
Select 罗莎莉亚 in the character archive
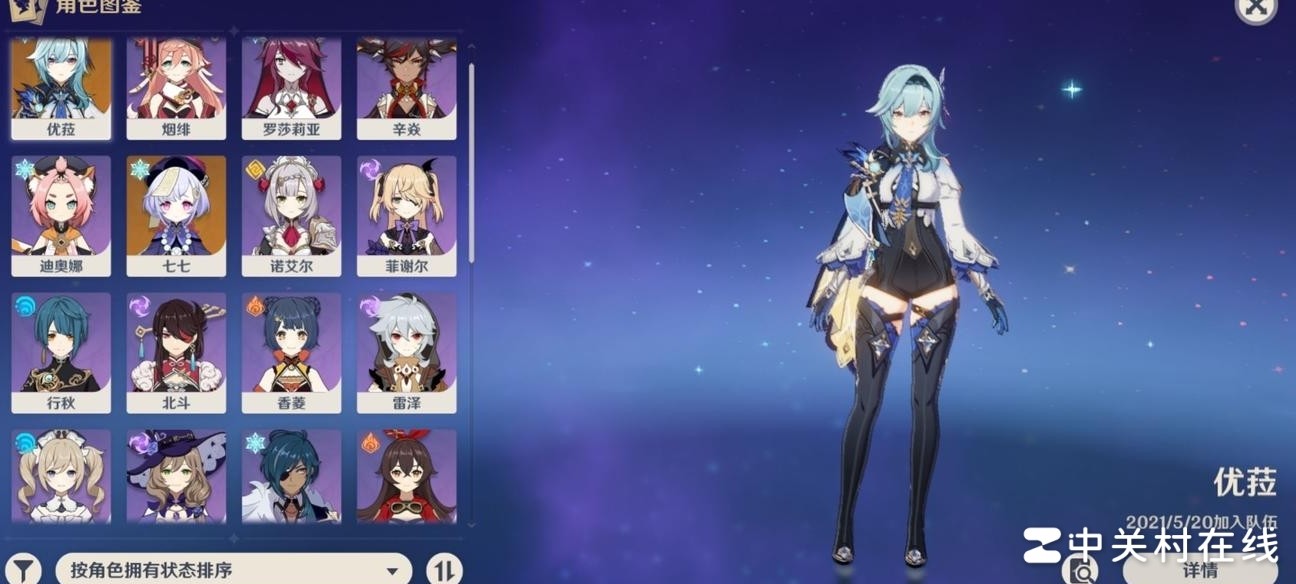pyautogui.click(x=291, y=88)
